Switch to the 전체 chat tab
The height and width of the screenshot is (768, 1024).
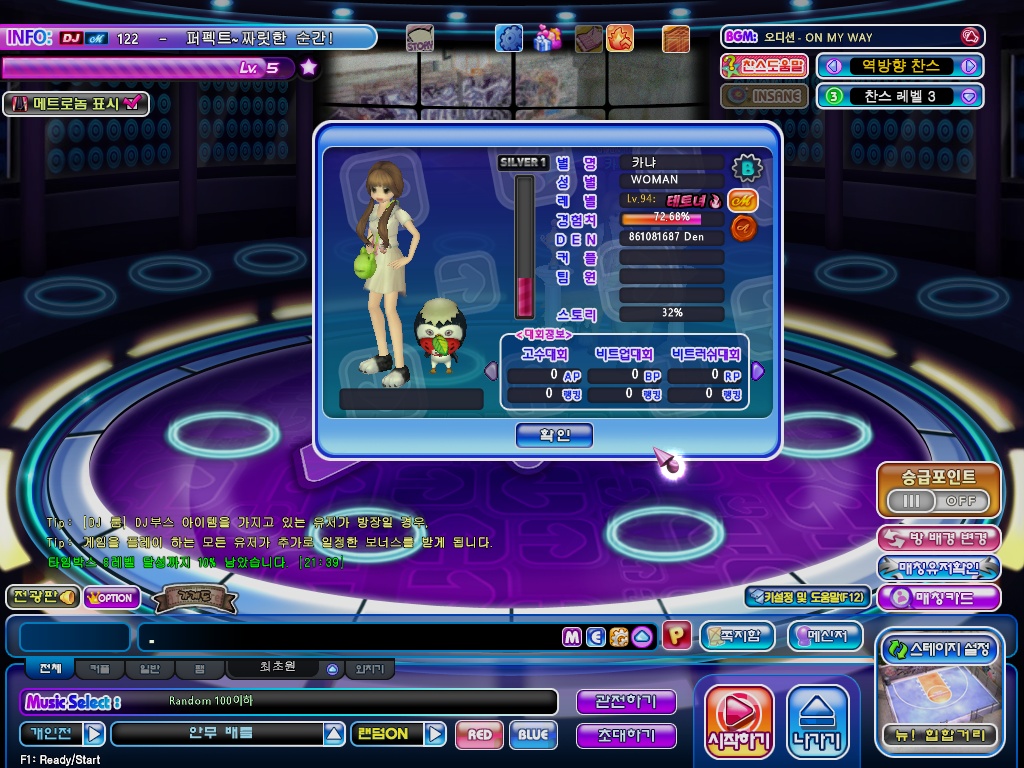click(x=50, y=668)
